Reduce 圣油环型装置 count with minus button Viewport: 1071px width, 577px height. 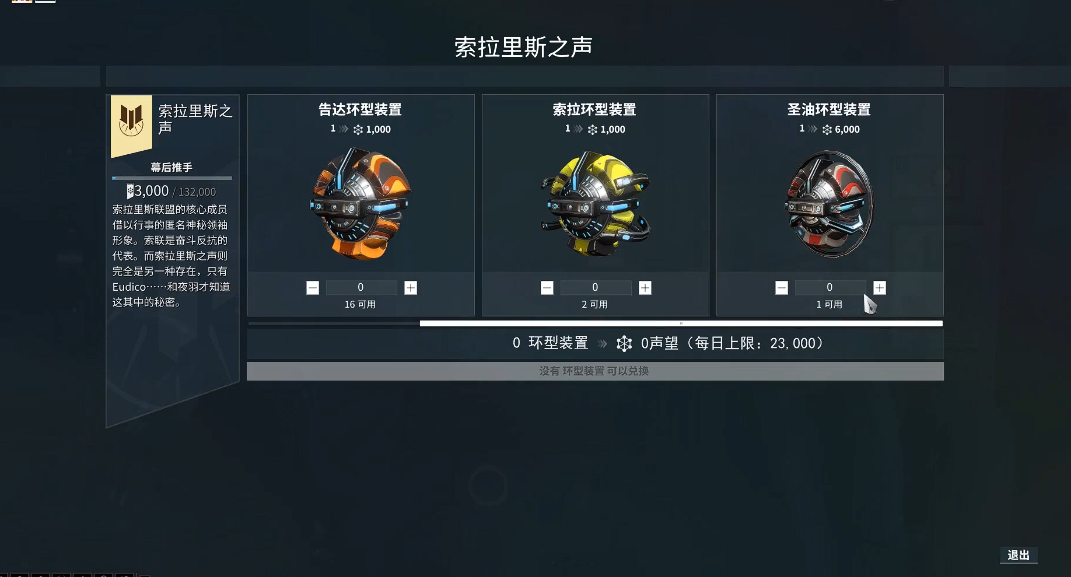[781, 288]
